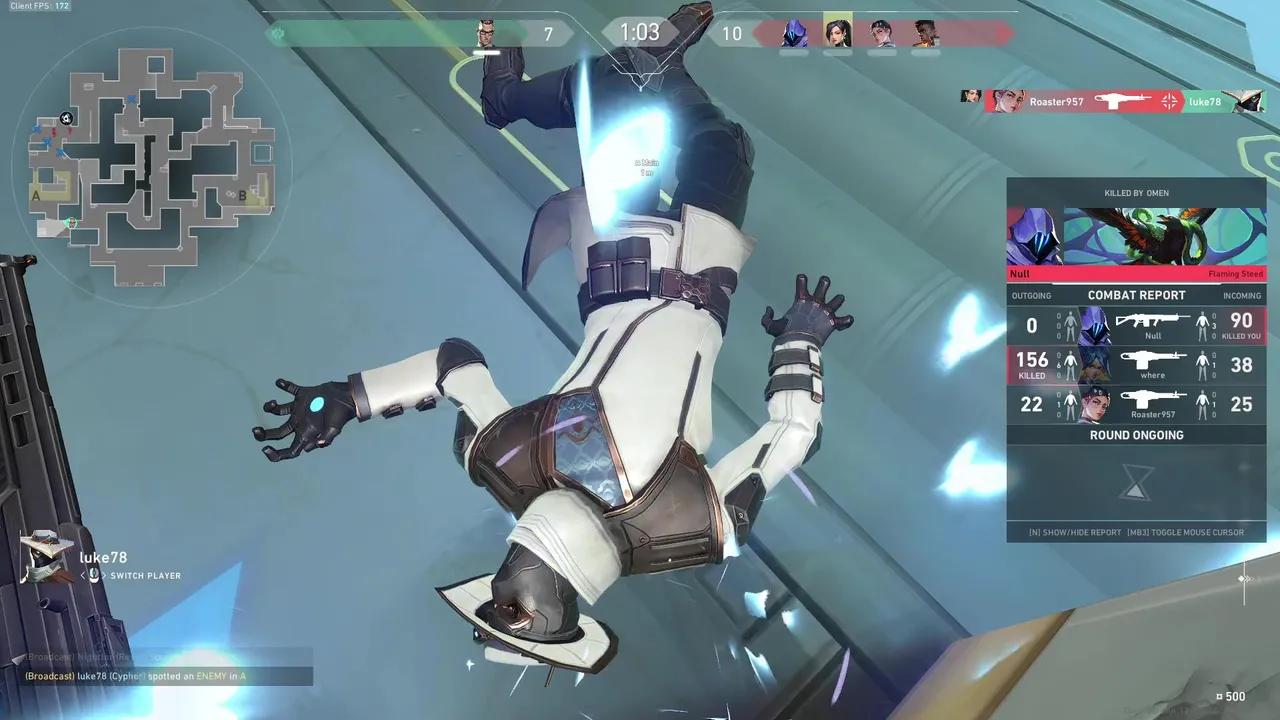The height and width of the screenshot is (720, 1280).
Task: Click the Flaming Steed label on the kill banner
Action: (1234, 273)
